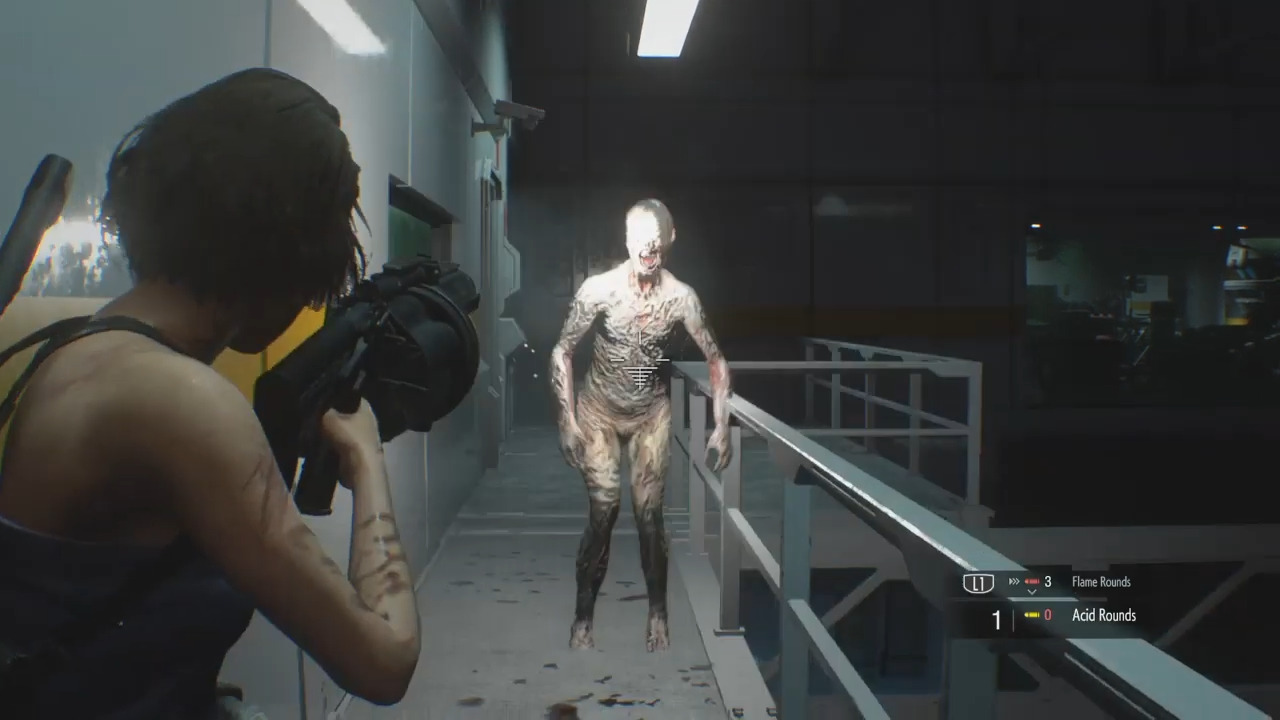Choose the Acid Rounds ammo entry
1280x720 pixels.
coord(1103,616)
